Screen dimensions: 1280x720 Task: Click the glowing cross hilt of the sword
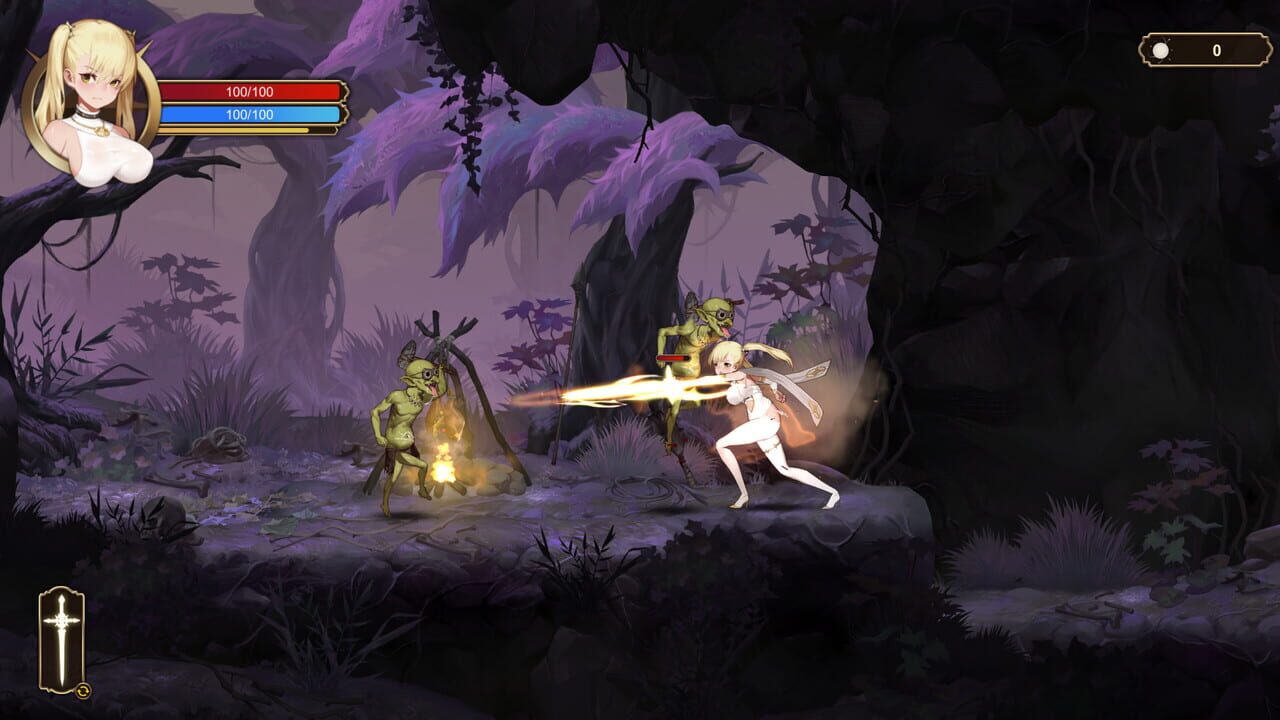coord(62,620)
